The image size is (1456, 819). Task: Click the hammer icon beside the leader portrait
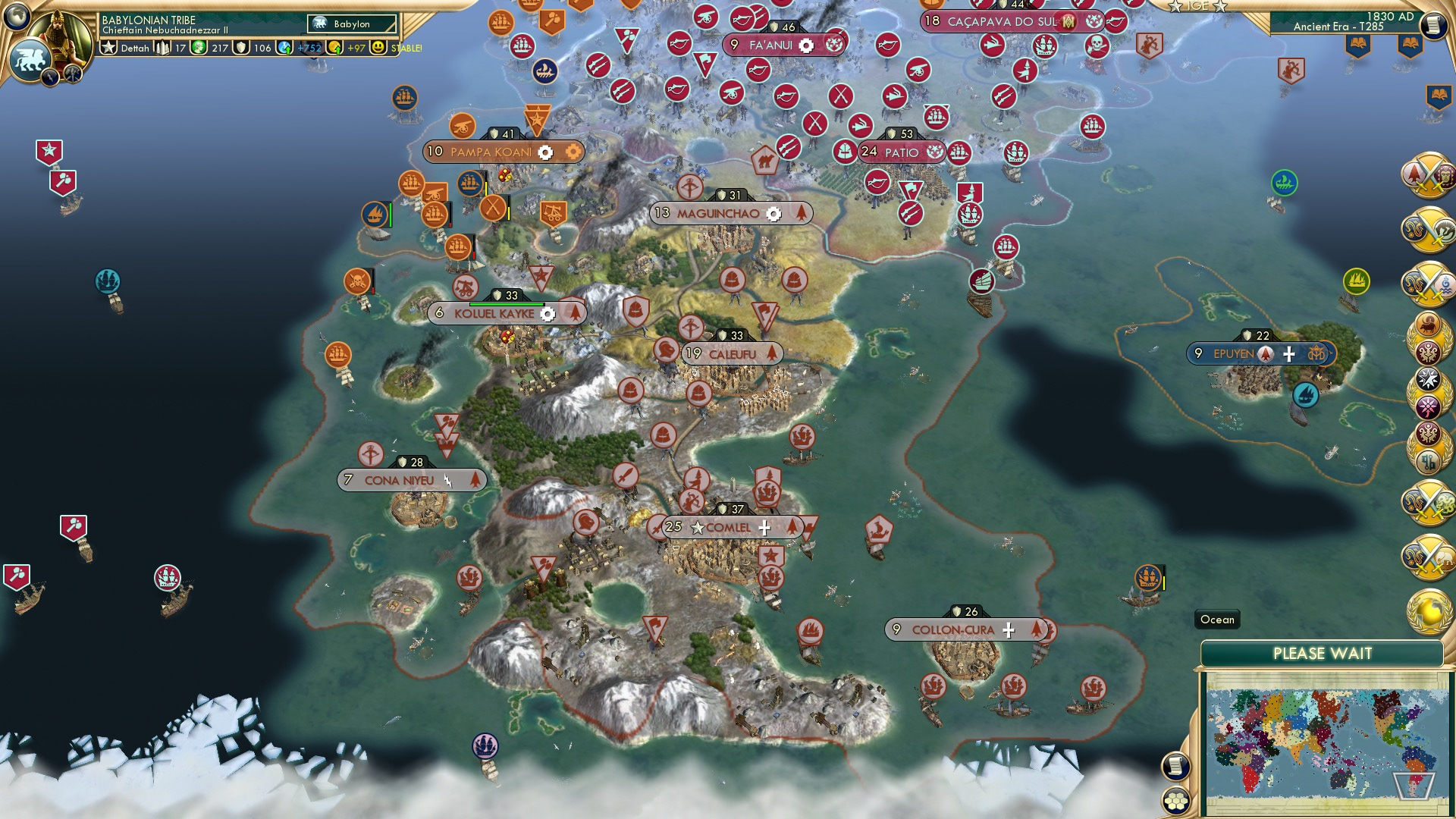pyautogui.click(x=72, y=73)
